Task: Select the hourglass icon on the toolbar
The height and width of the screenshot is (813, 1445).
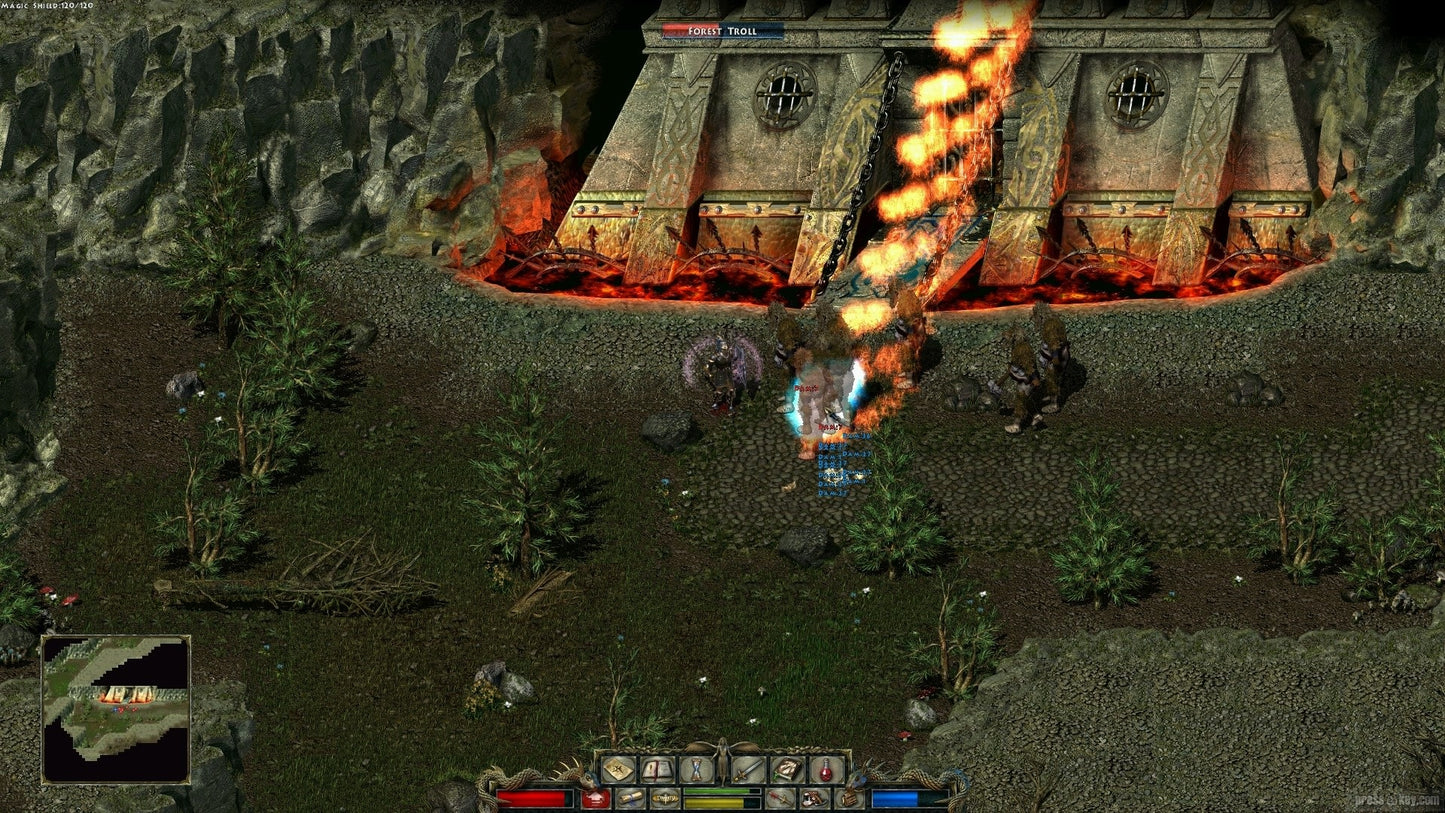Action: pyautogui.click(x=694, y=770)
